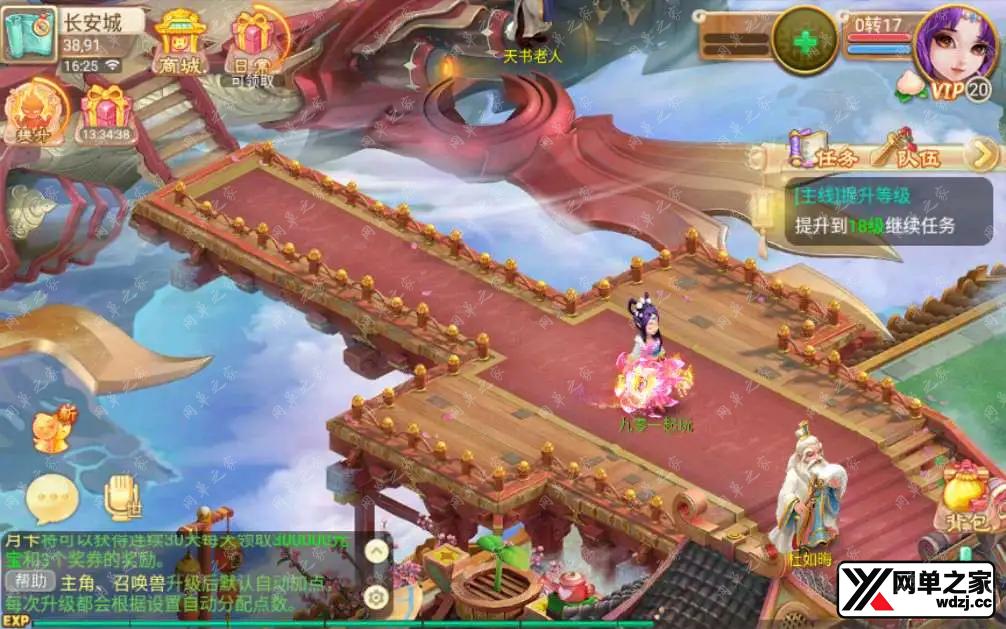
Task: Claim the 日常 daily gift box
Action: (253, 43)
